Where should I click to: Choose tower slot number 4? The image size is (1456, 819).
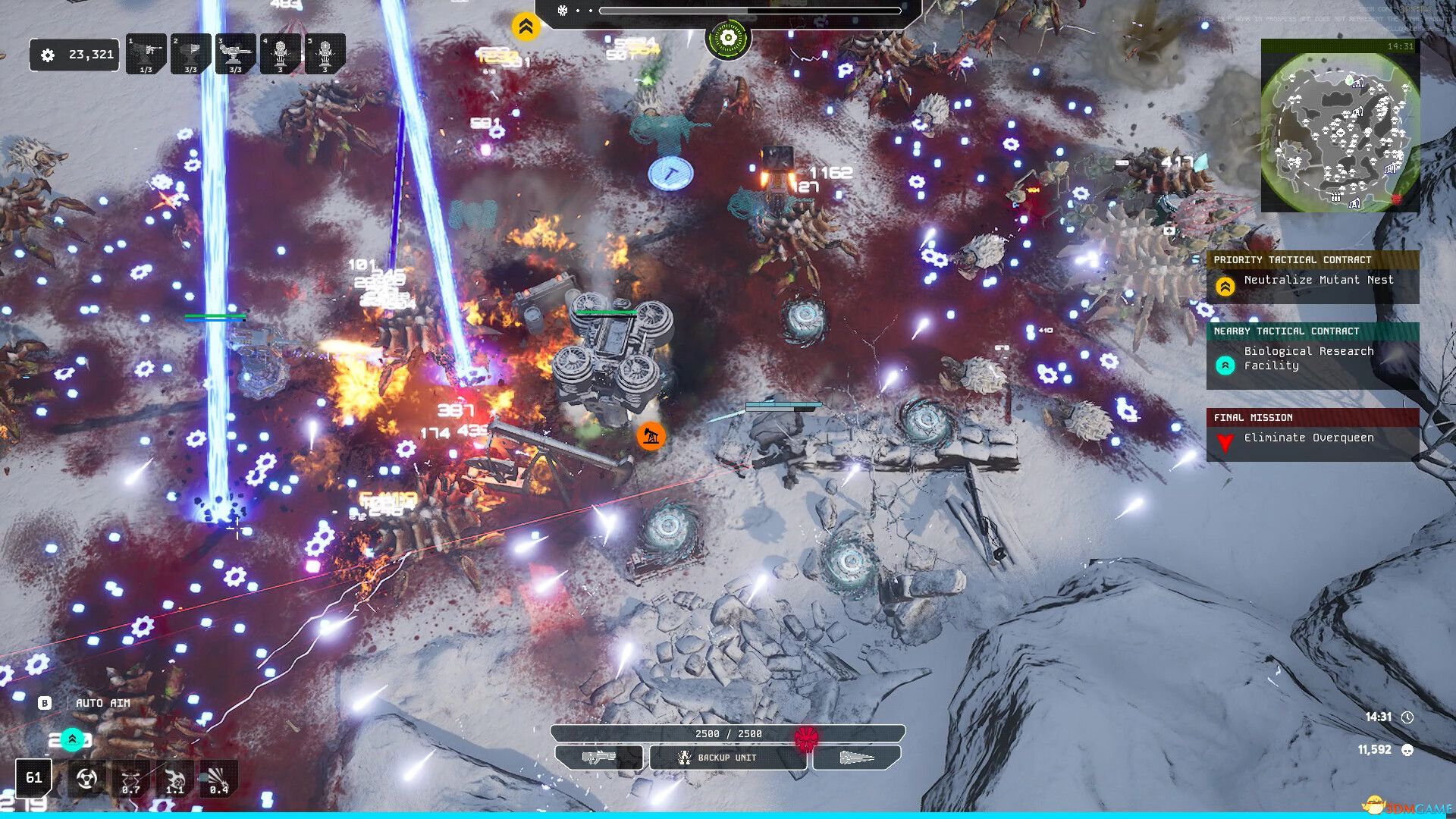tap(281, 54)
